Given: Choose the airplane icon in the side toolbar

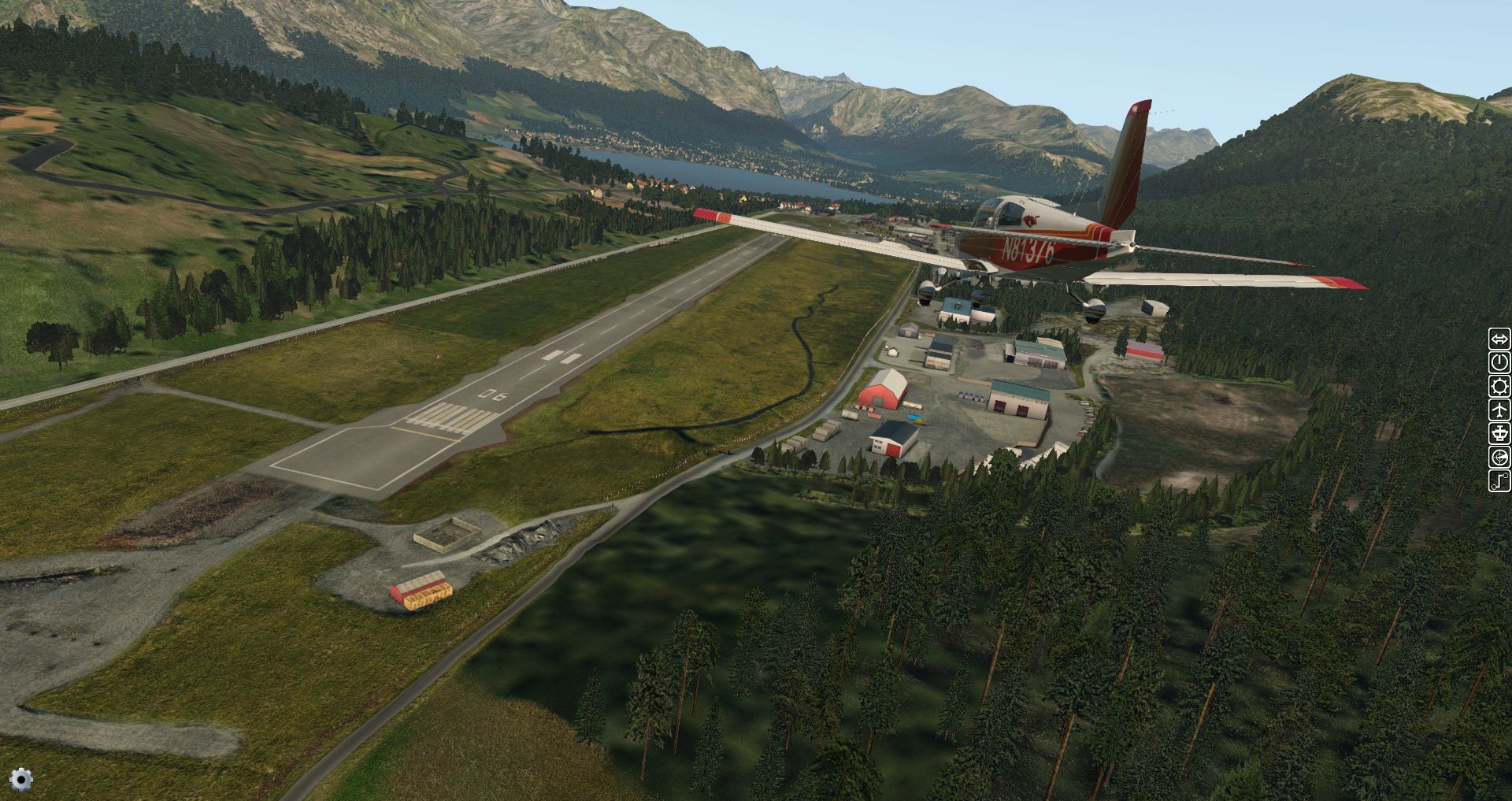Looking at the screenshot, I should point(1499,410).
